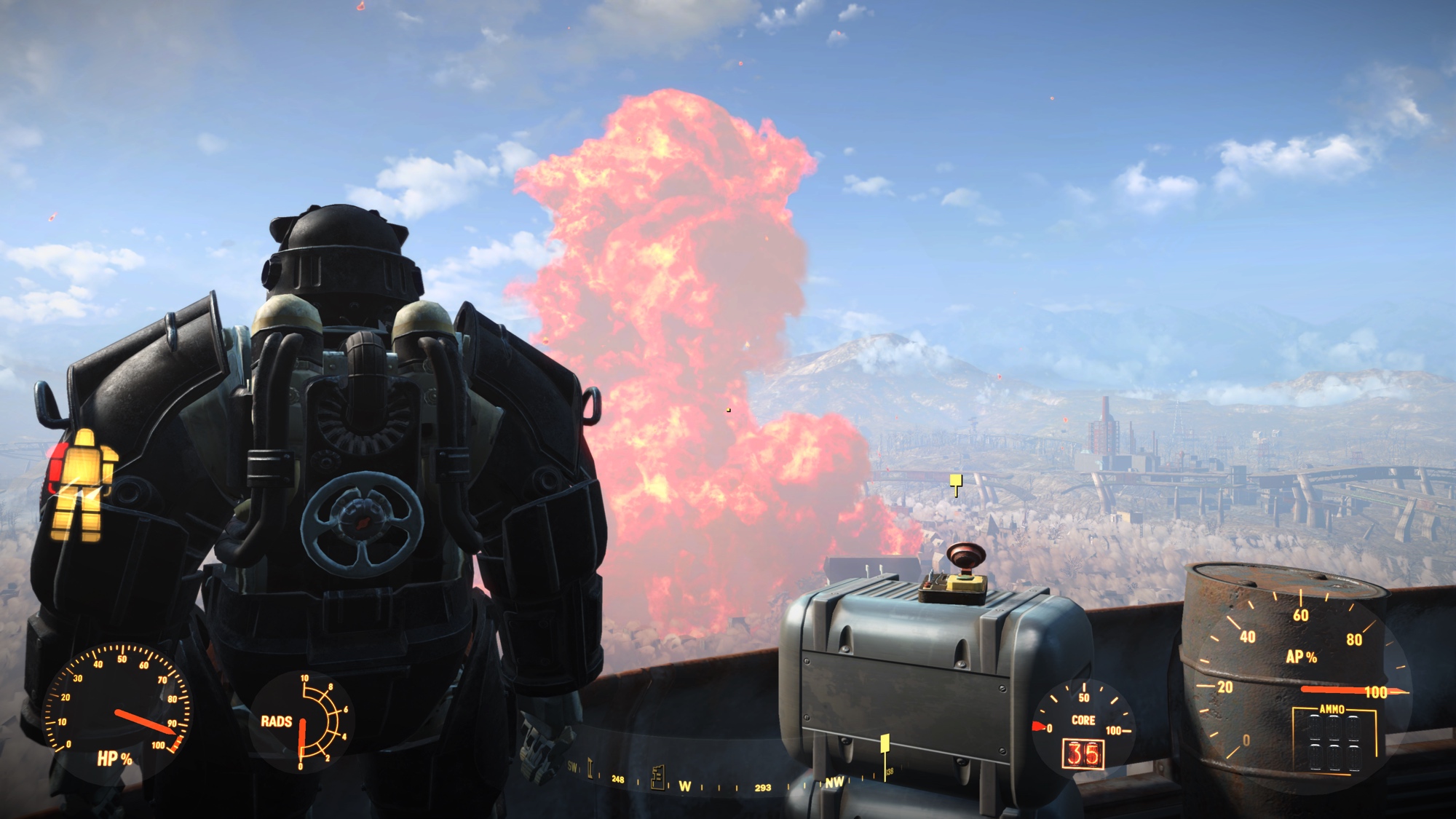This screenshot has width=1456, height=819.
Task: Select the building location marker on the compass
Action: (x=658, y=776)
